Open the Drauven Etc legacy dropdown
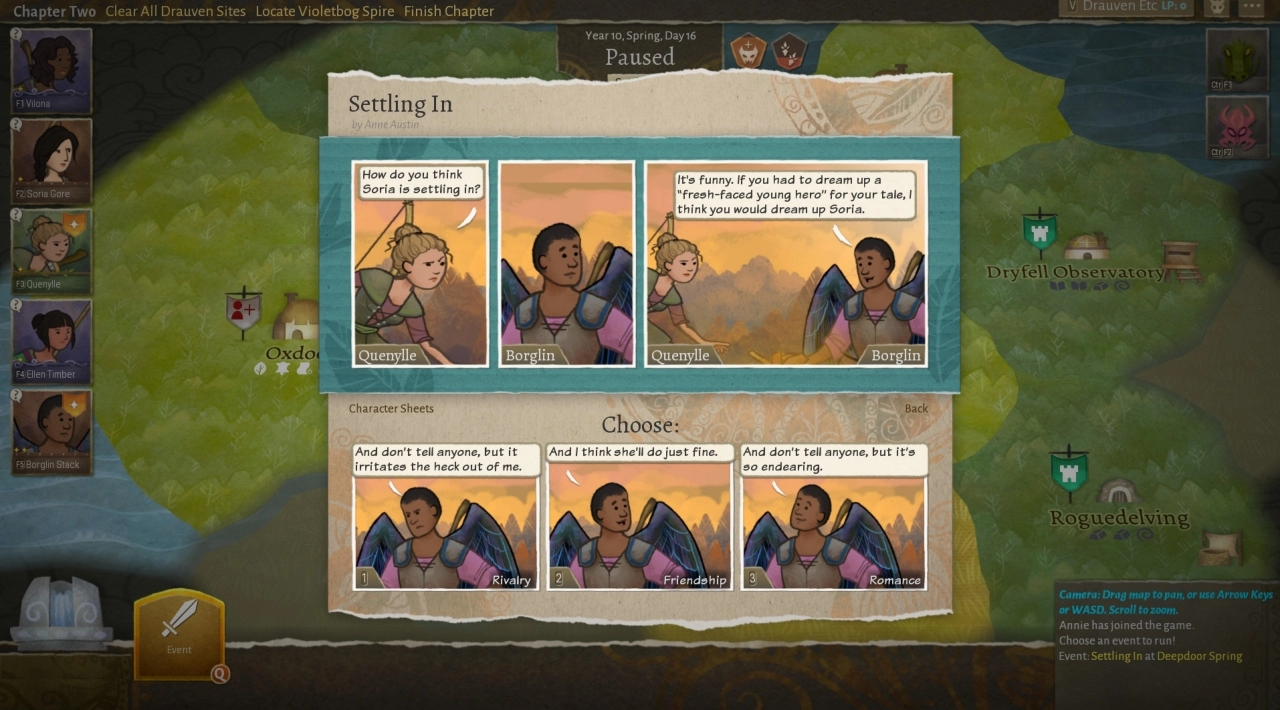 [1126, 7]
